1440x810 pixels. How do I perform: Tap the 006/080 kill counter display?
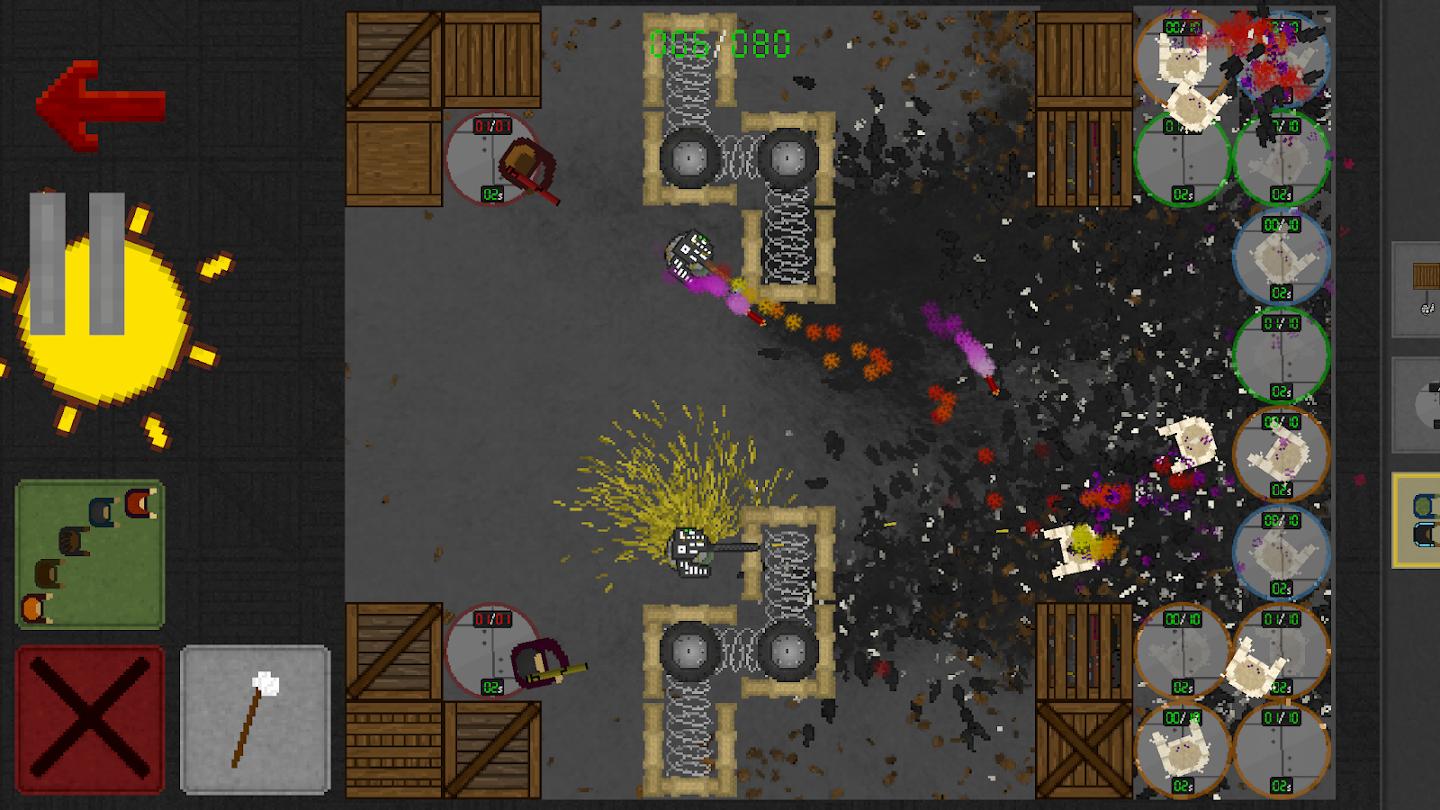(x=718, y=42)
